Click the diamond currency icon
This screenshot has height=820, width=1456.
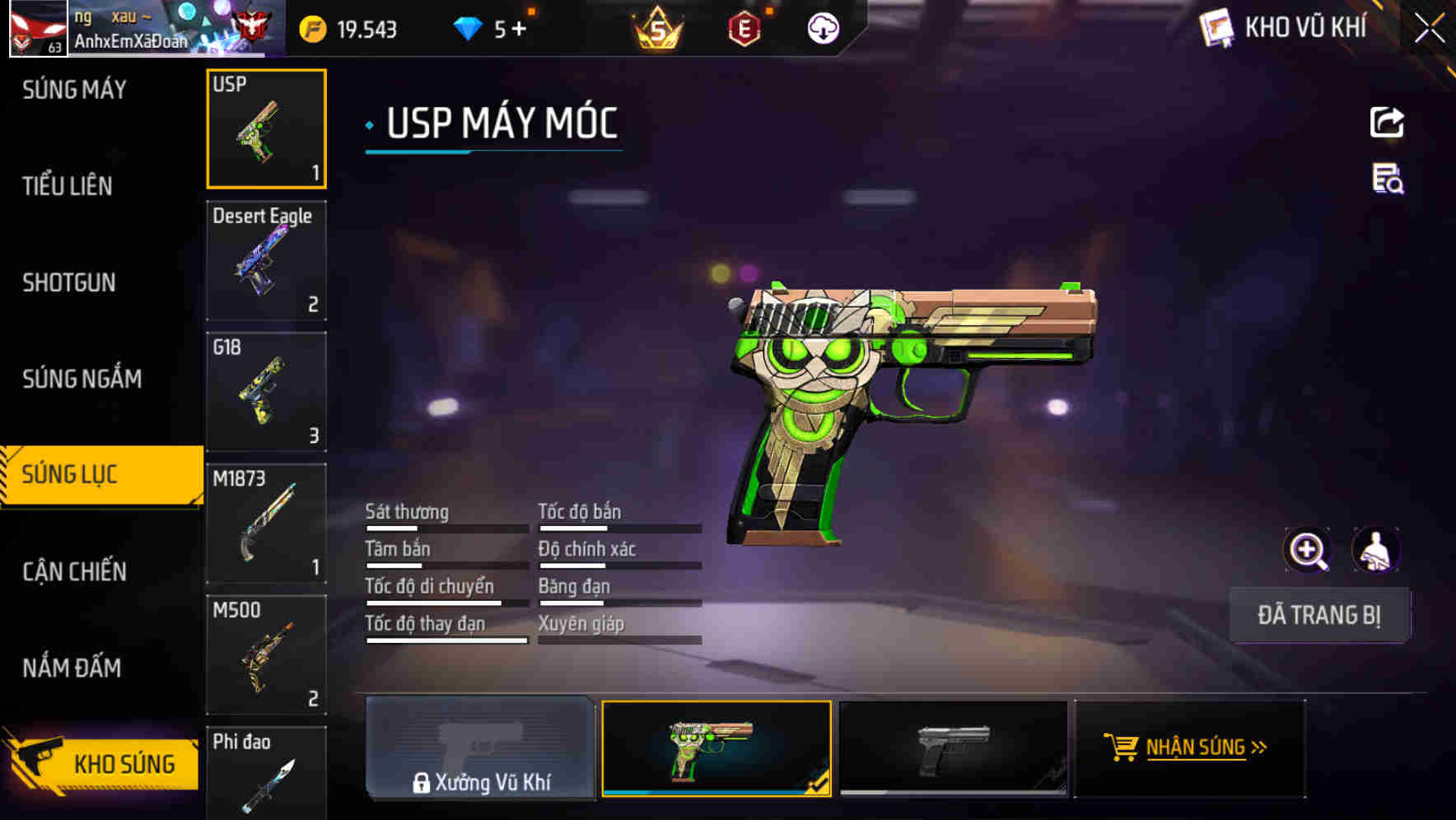coord(469,28)
